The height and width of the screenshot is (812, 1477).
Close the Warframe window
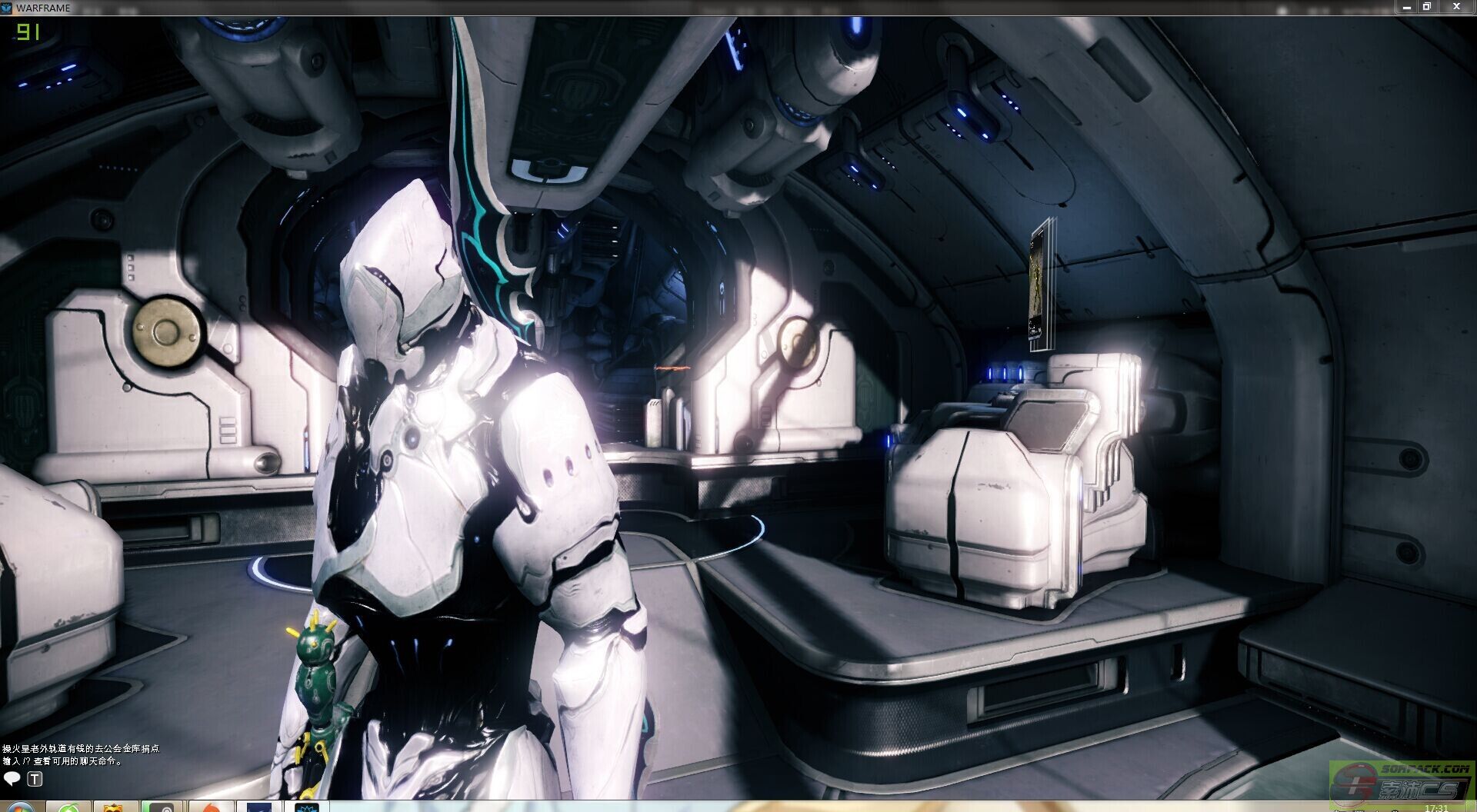pos(1455,7)
